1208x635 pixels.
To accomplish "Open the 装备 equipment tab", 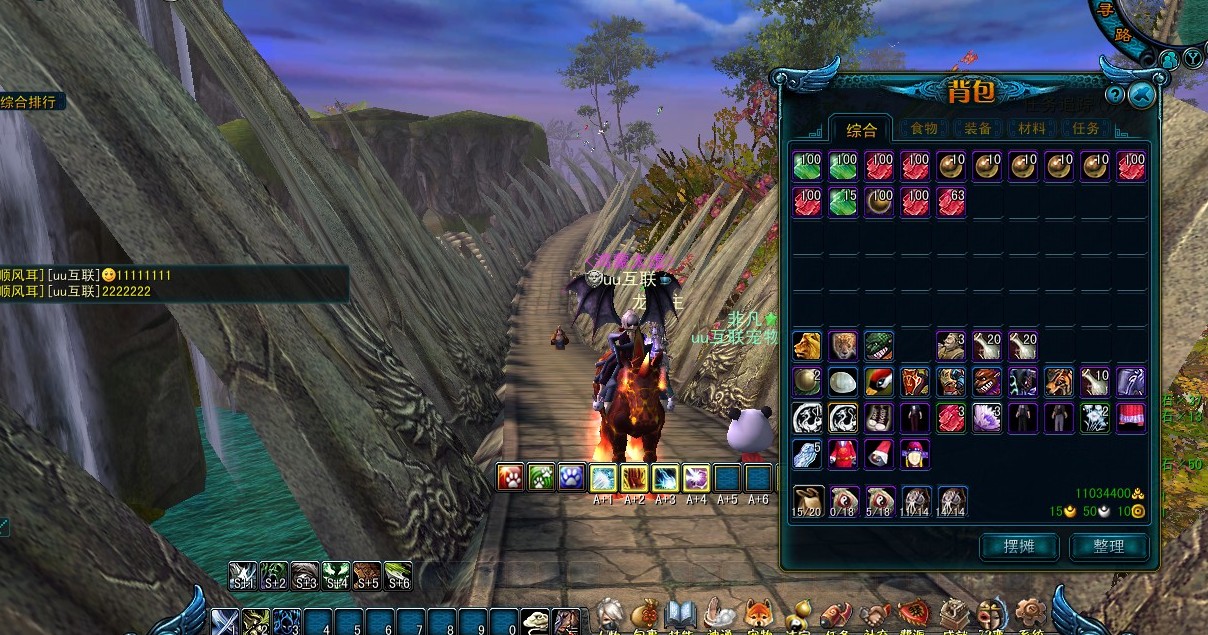I will [977, 129].
